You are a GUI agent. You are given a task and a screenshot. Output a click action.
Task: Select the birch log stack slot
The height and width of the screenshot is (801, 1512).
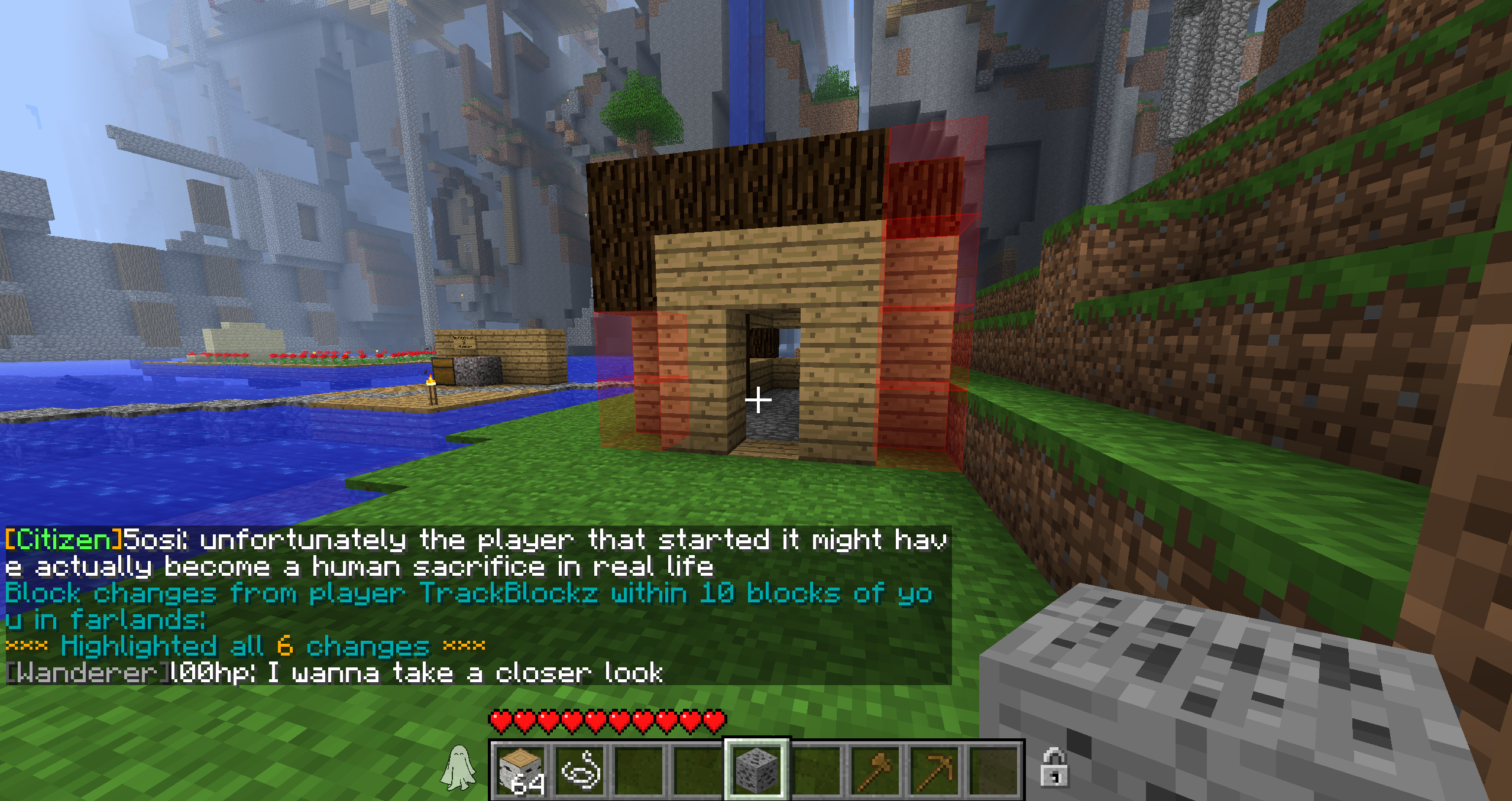tap(521, 770)
